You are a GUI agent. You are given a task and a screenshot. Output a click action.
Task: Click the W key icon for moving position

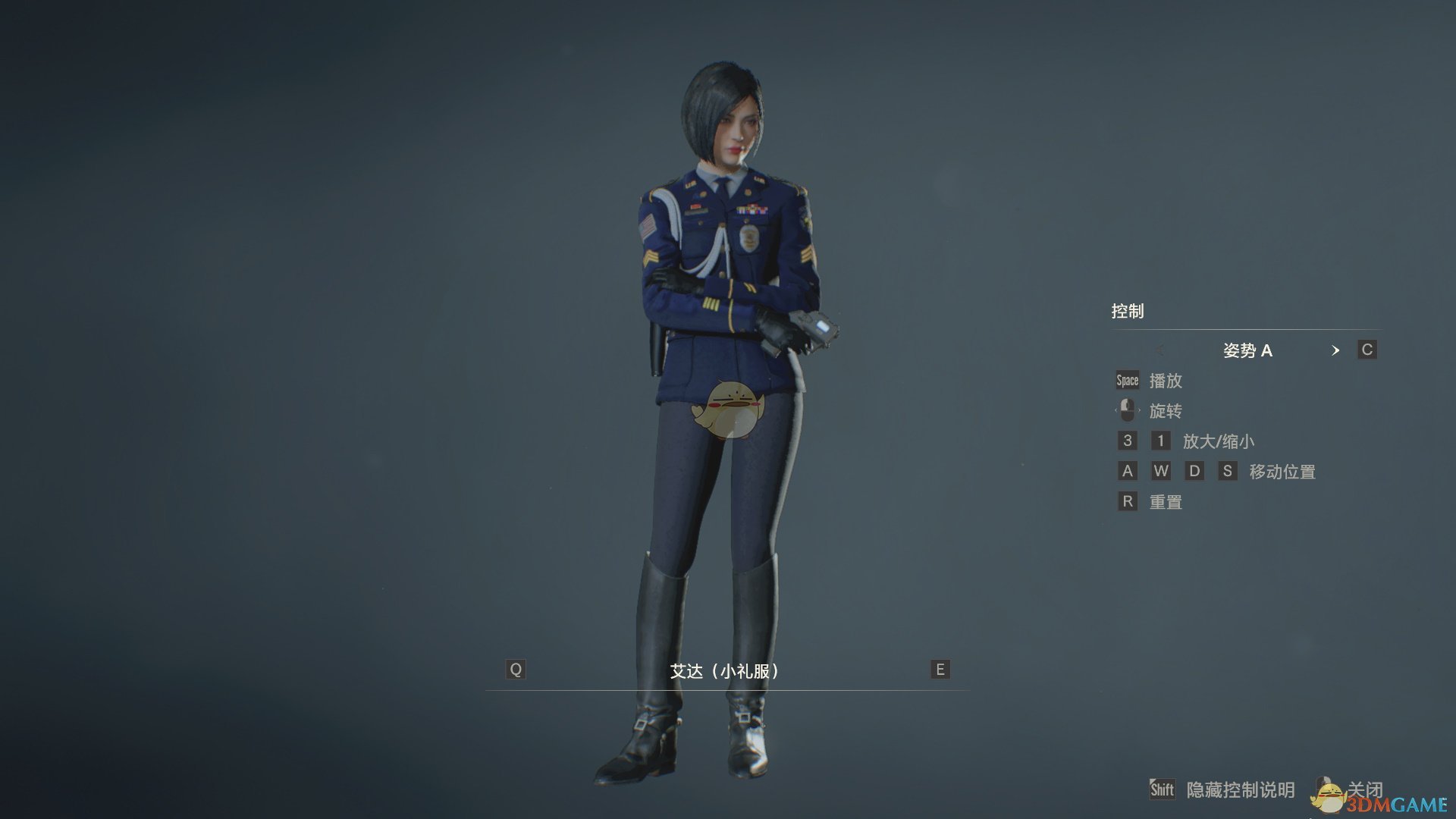[1162, 471]
